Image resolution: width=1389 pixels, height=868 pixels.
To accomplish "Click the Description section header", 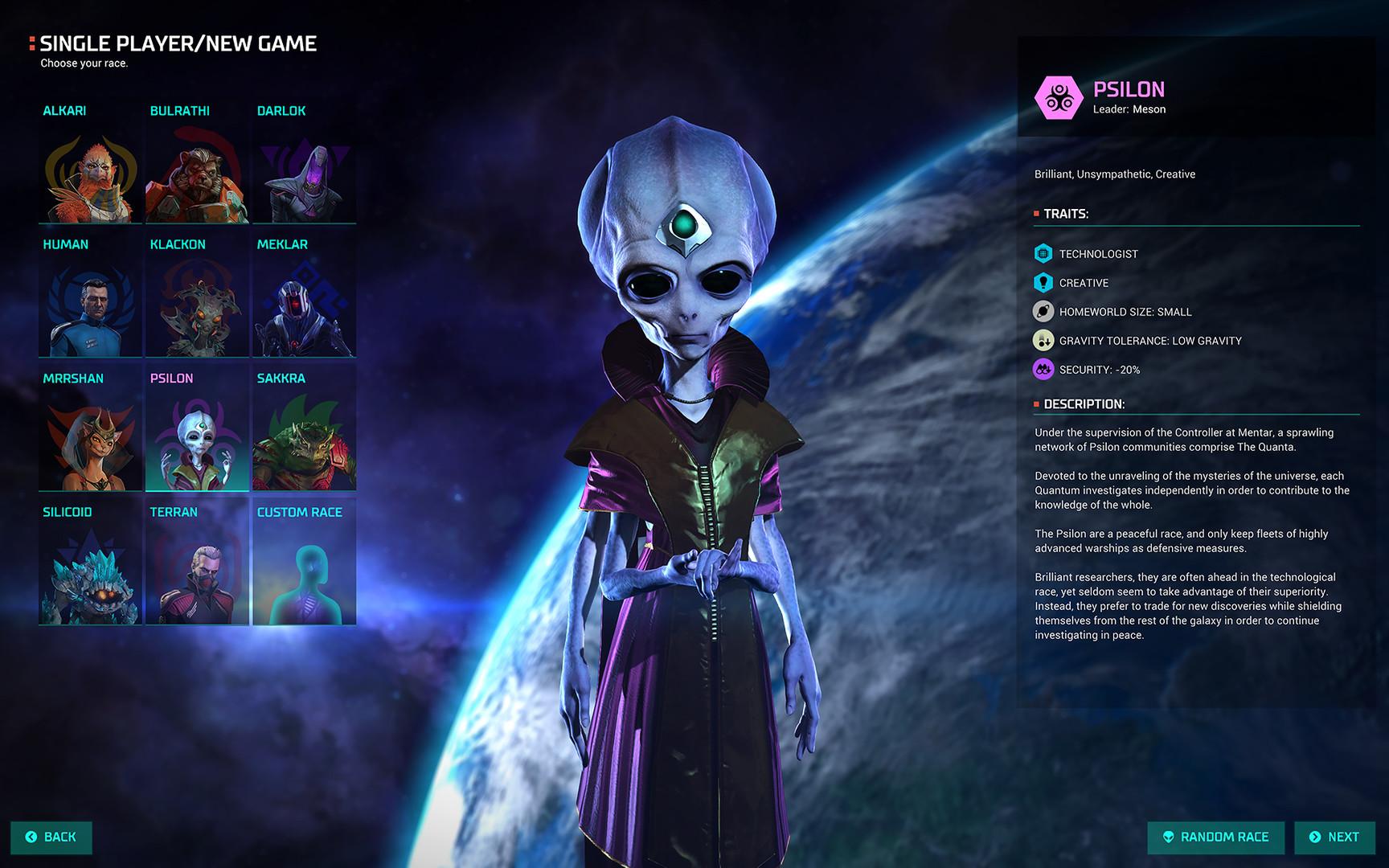I will 1084,406.
